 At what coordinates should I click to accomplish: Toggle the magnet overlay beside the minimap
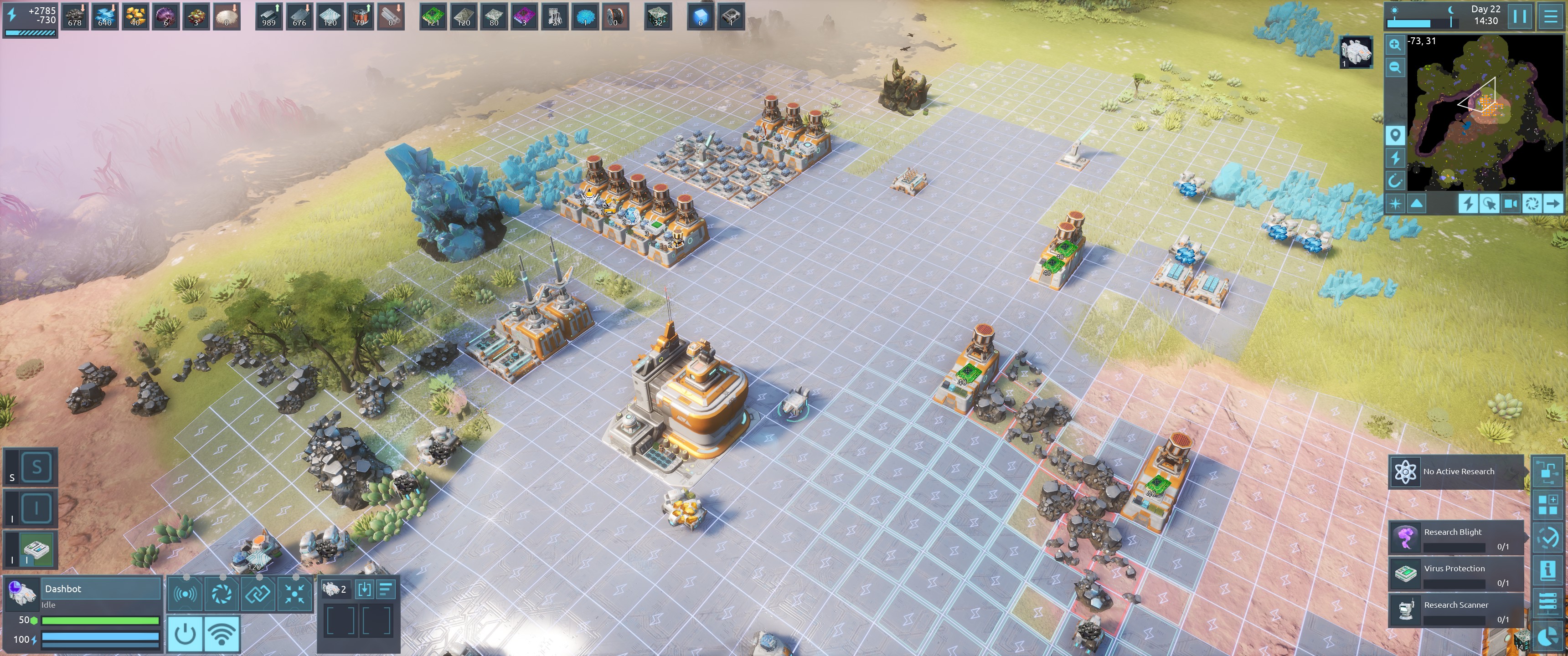coord(1395,181)
